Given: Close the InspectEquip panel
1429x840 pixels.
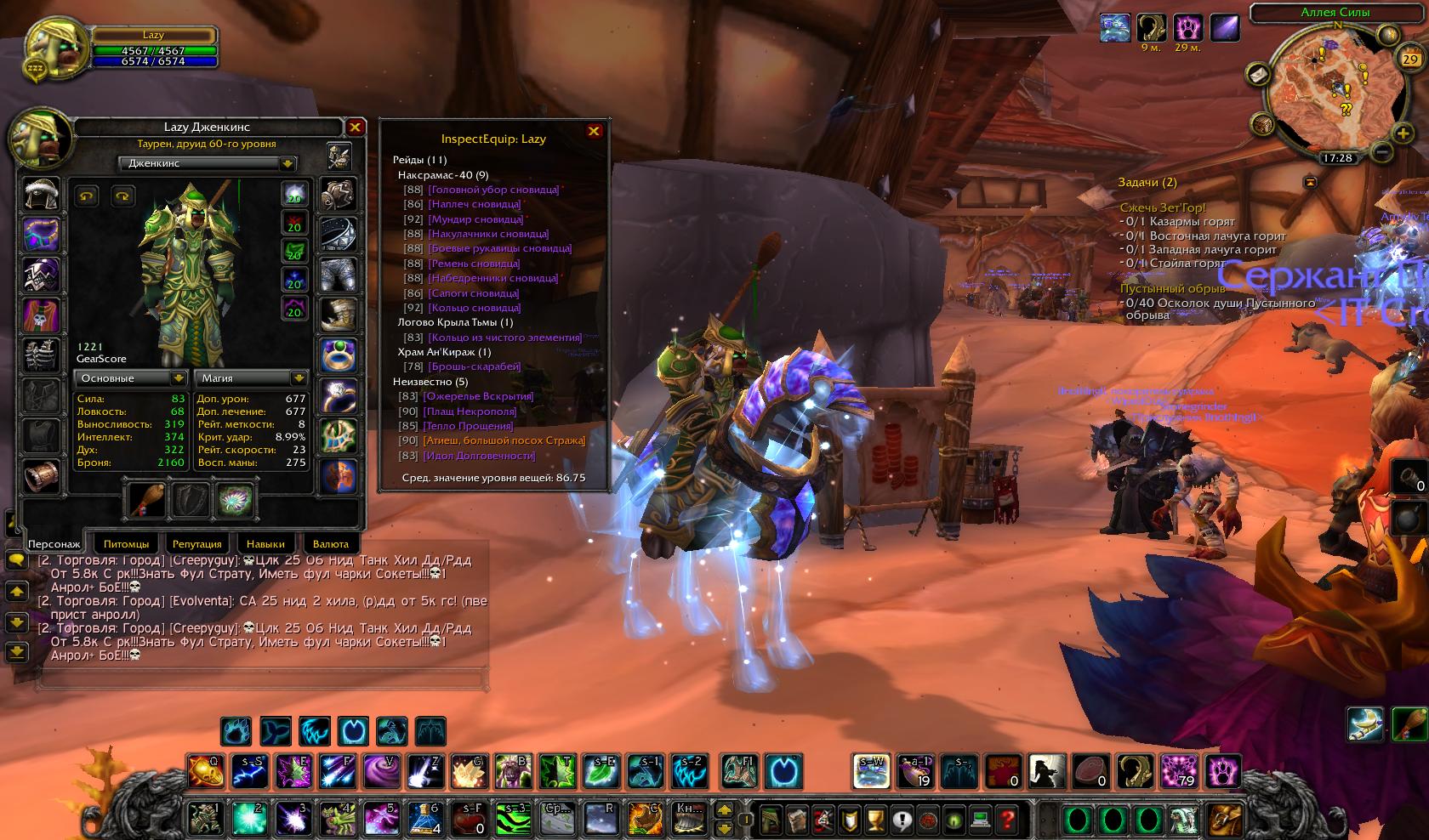Looking at the screenshot, I should (x=594, y=131).
